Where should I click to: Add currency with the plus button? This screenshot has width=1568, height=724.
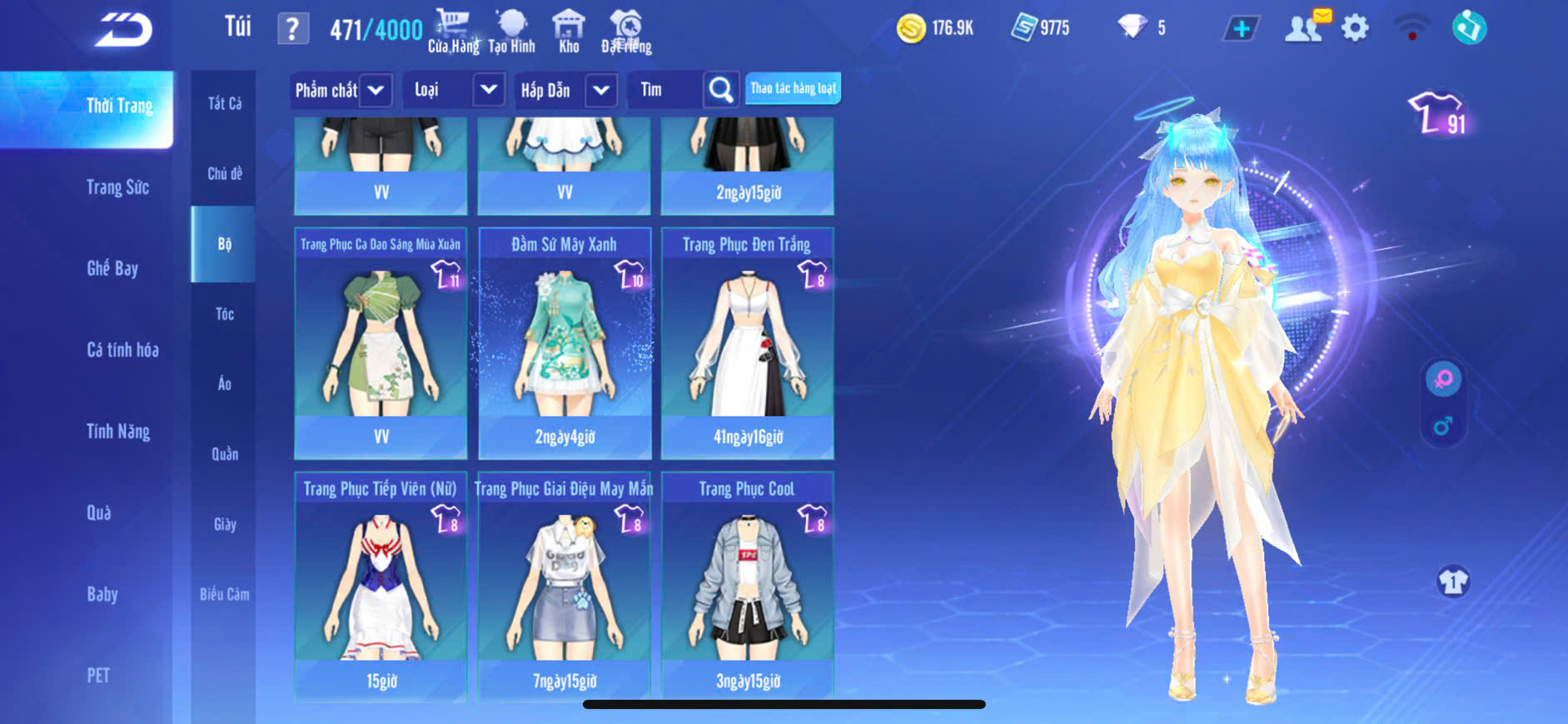point(1241,29)
